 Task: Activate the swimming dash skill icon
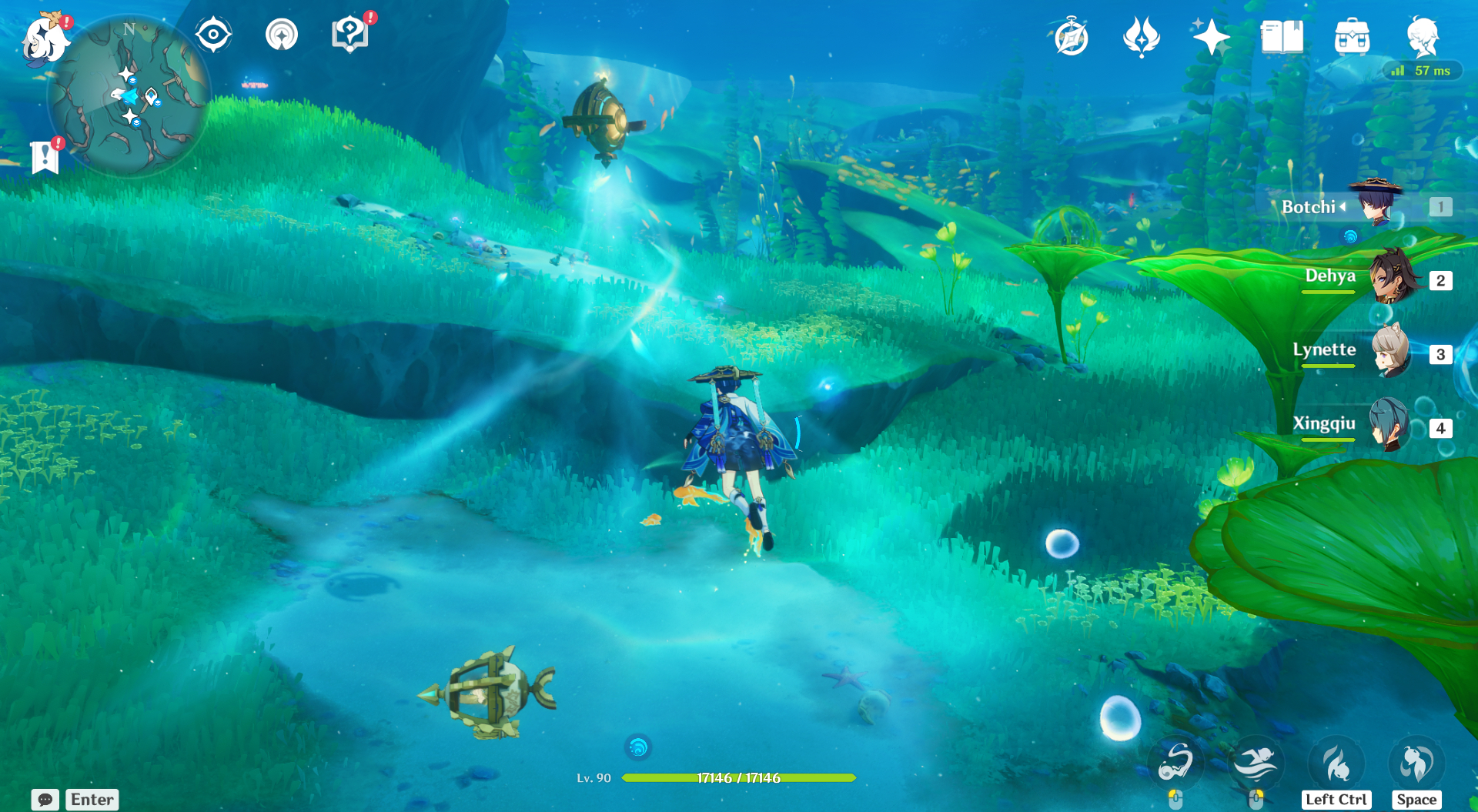point(1256,763)
